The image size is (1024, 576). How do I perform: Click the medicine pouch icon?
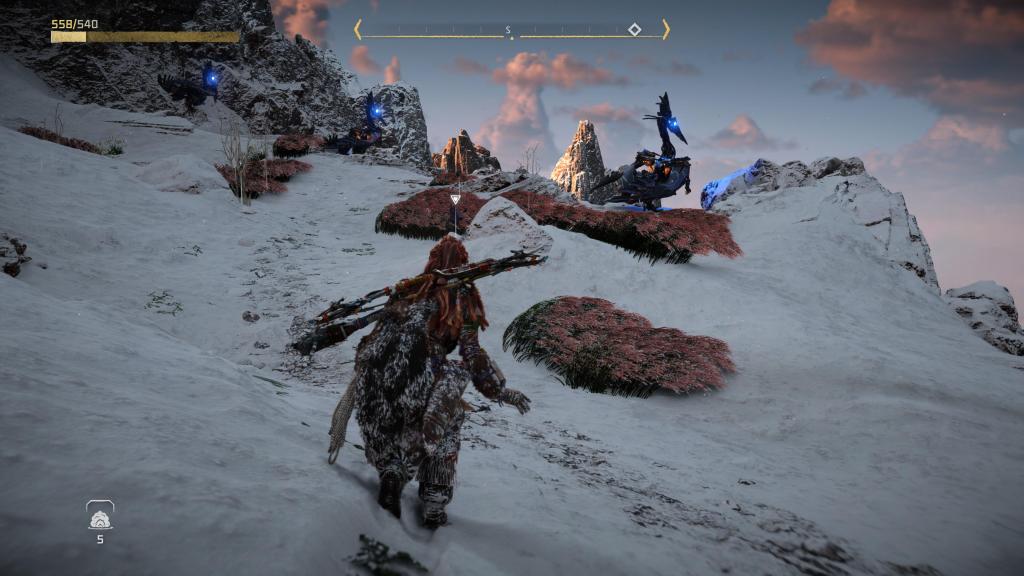tap(100, 517)
